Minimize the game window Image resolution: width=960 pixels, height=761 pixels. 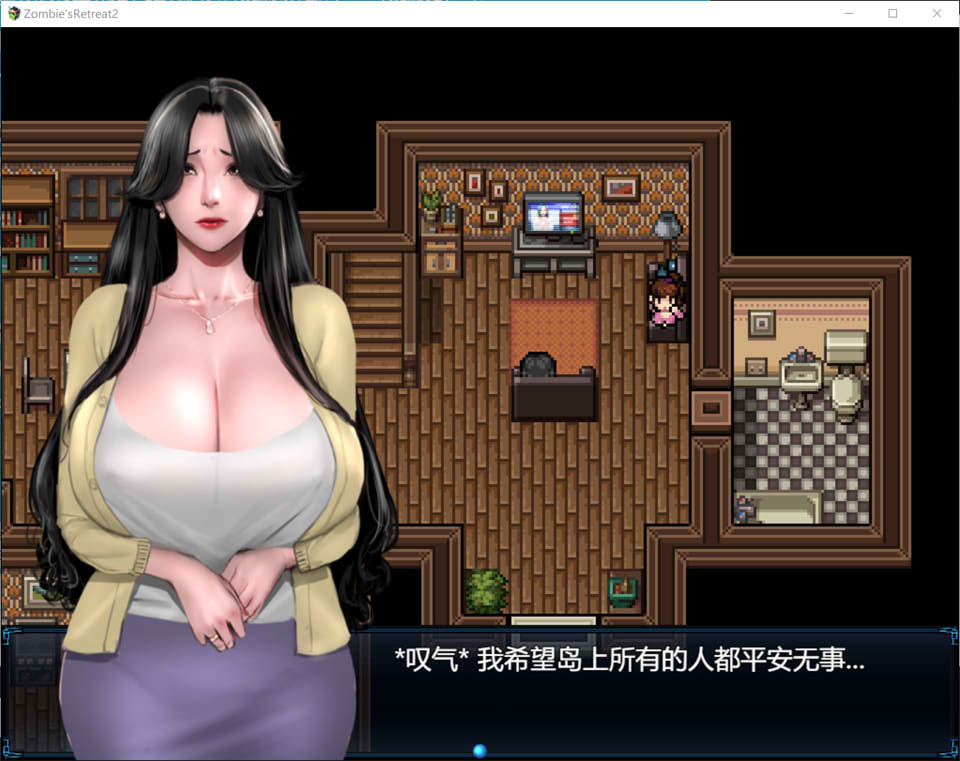[849, 14]
